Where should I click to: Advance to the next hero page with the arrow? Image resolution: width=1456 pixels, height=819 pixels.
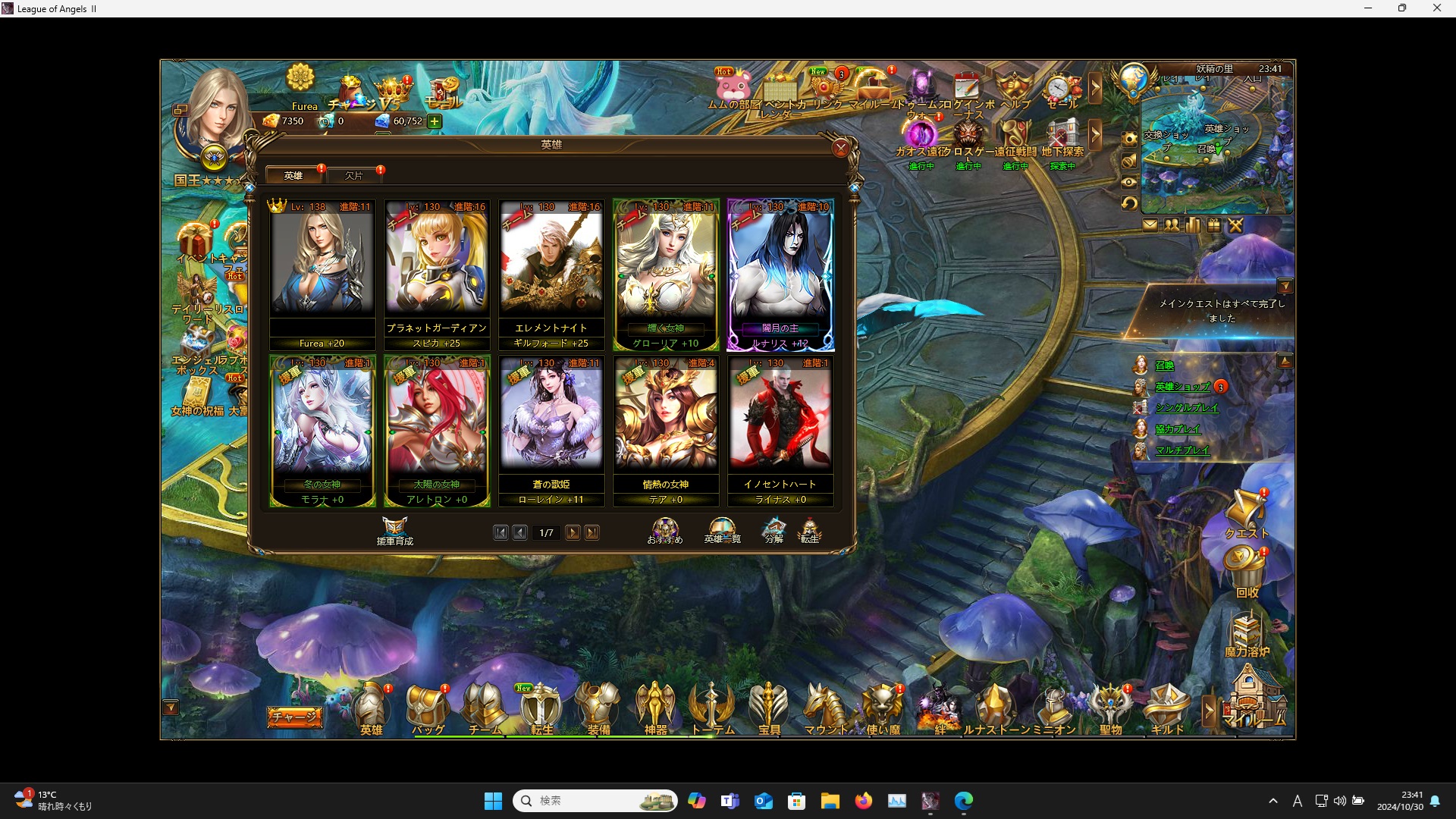pyautogui.click(x=573, y=532)
